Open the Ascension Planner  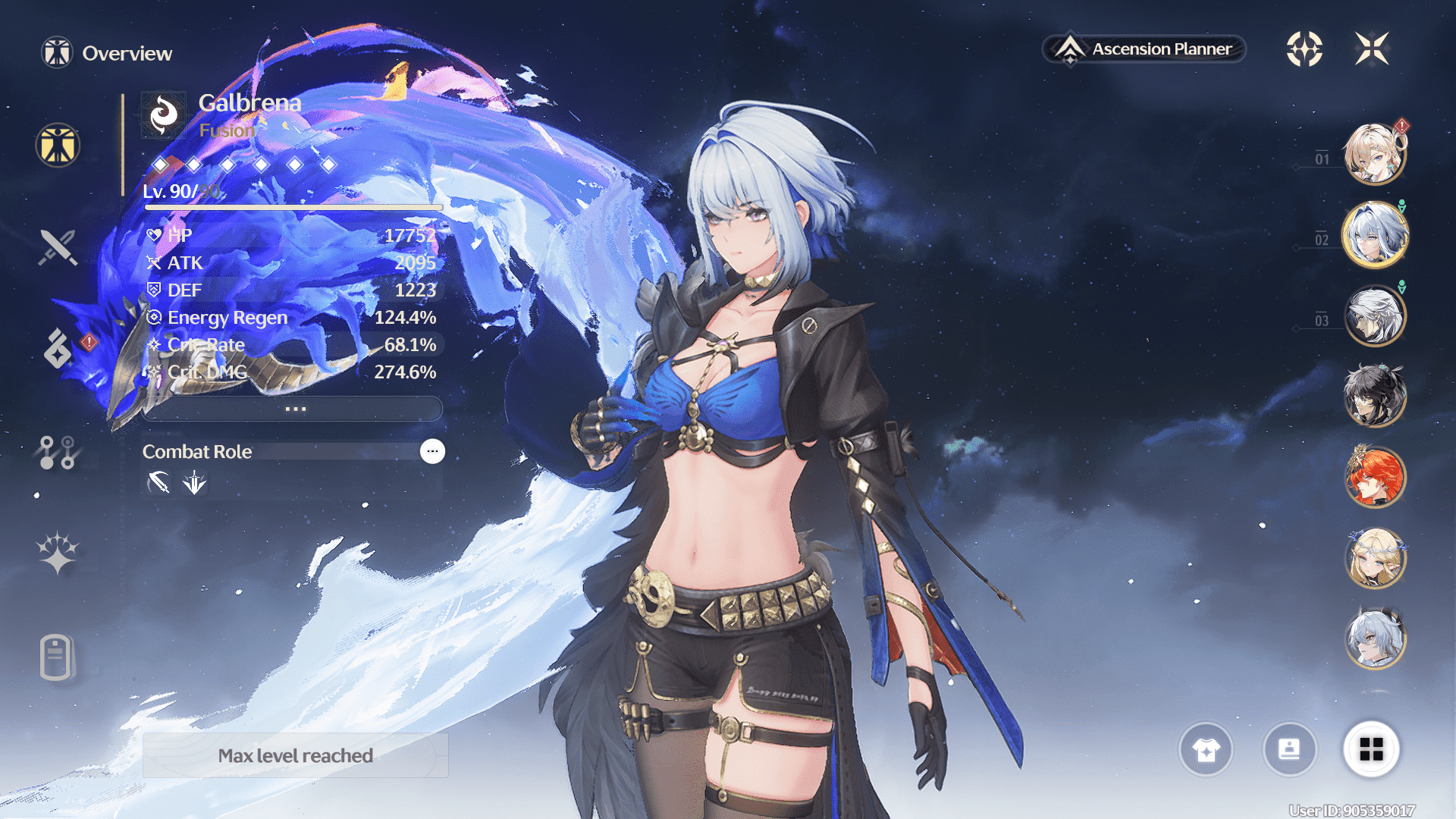pos(1145,49)
